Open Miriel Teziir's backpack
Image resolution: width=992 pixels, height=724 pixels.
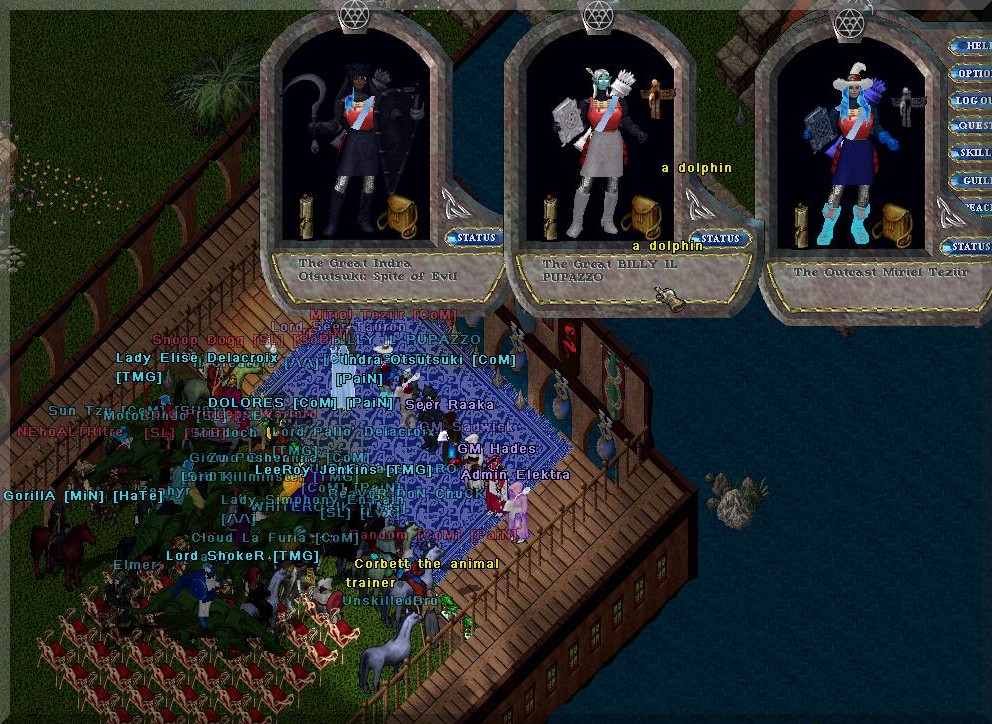[891, 224]
